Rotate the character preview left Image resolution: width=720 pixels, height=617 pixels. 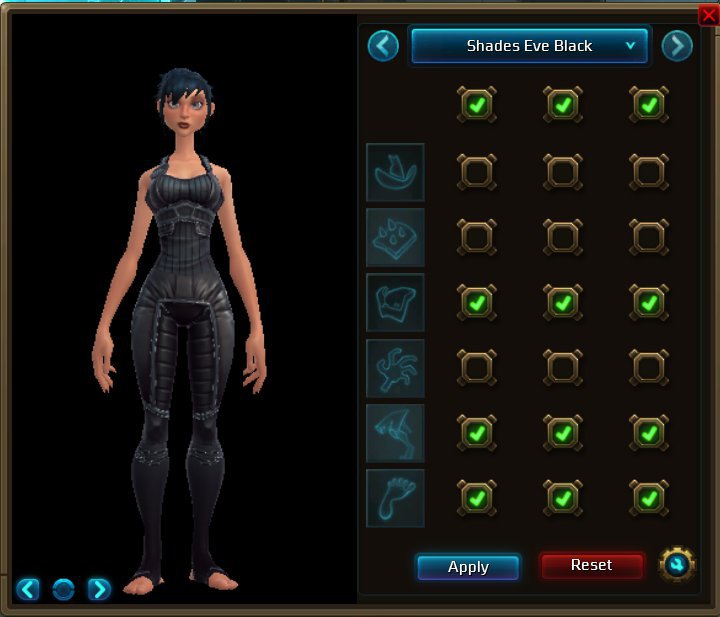(28, 589)
